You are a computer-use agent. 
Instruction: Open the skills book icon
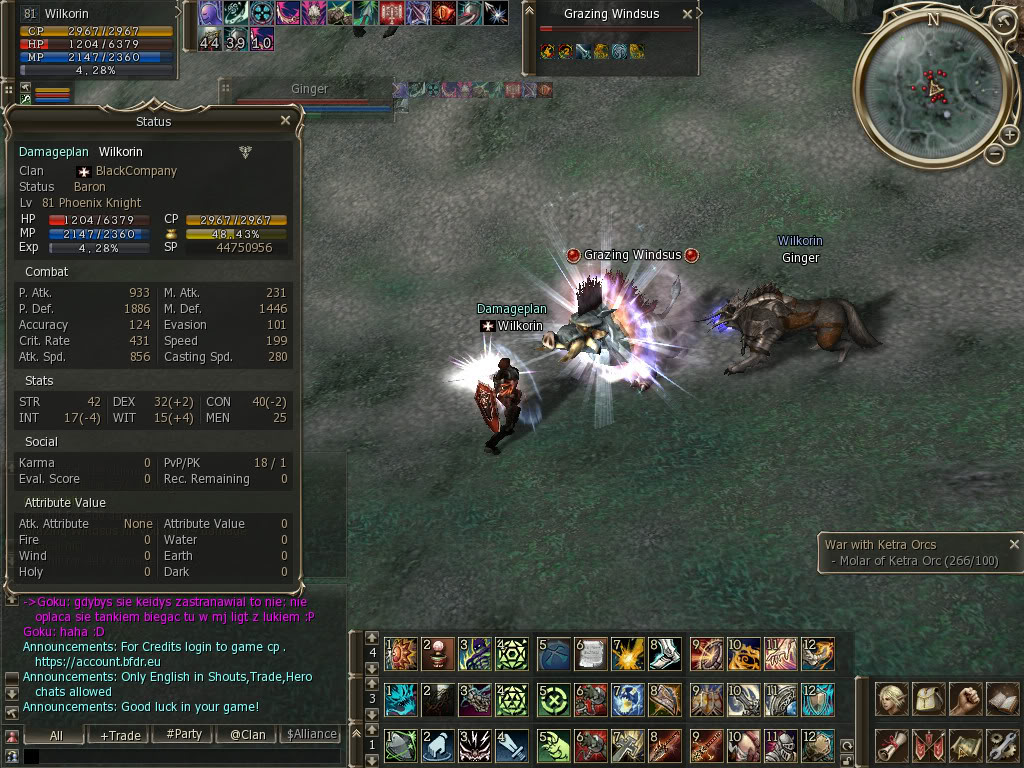pos(1002,699)
